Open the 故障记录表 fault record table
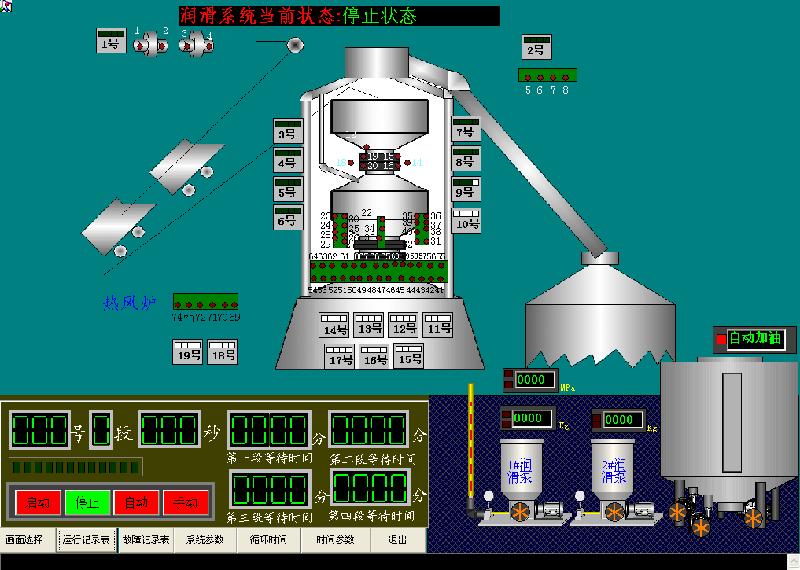 pos(147,540)
